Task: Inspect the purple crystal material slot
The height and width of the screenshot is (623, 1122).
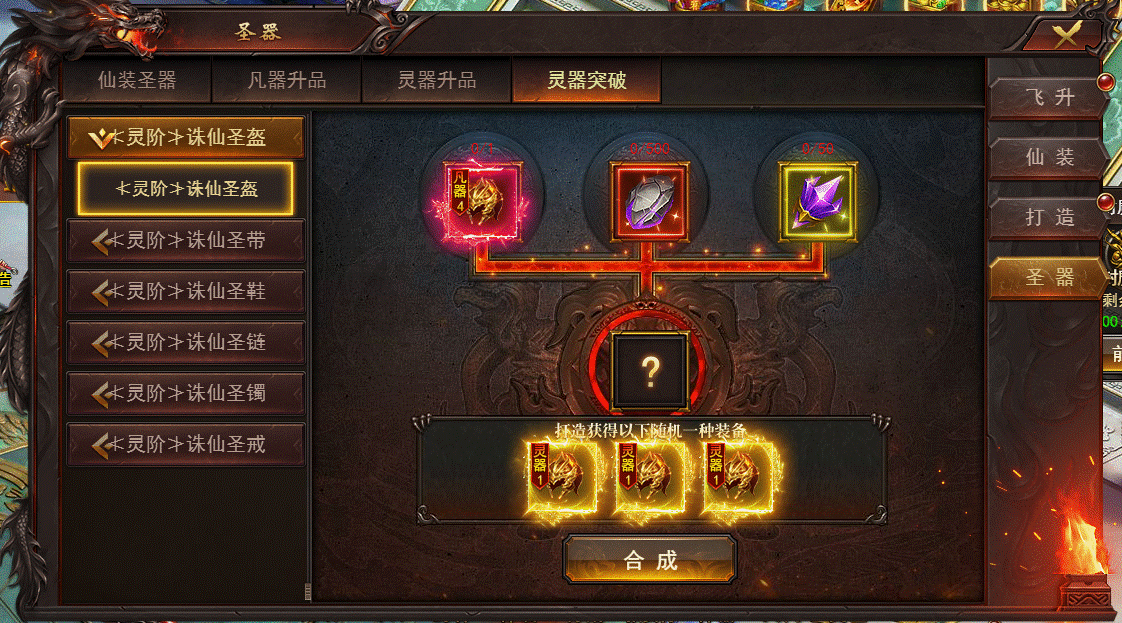Action: pyautogui.click(x=817, y=201)
